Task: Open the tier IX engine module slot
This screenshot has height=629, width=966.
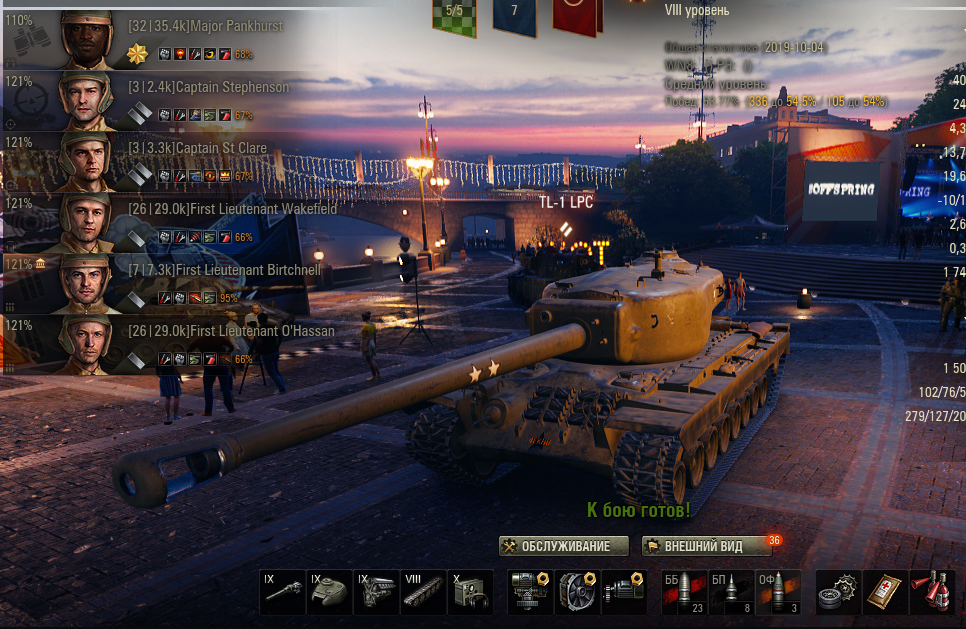Action: point(376,592)
